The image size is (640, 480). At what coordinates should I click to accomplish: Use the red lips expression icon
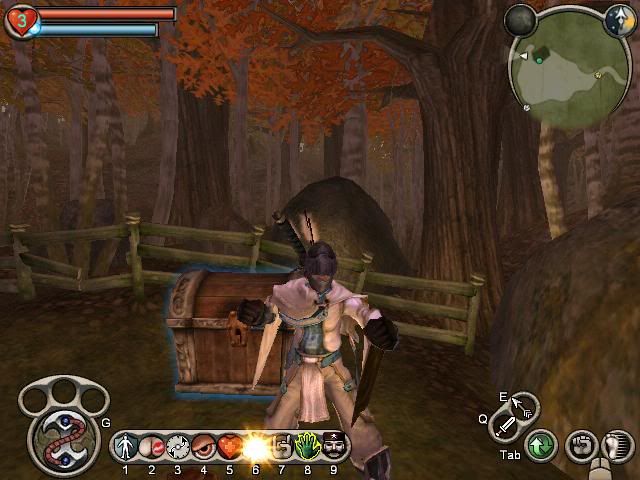pyautogui.click(x=152, y=446)
